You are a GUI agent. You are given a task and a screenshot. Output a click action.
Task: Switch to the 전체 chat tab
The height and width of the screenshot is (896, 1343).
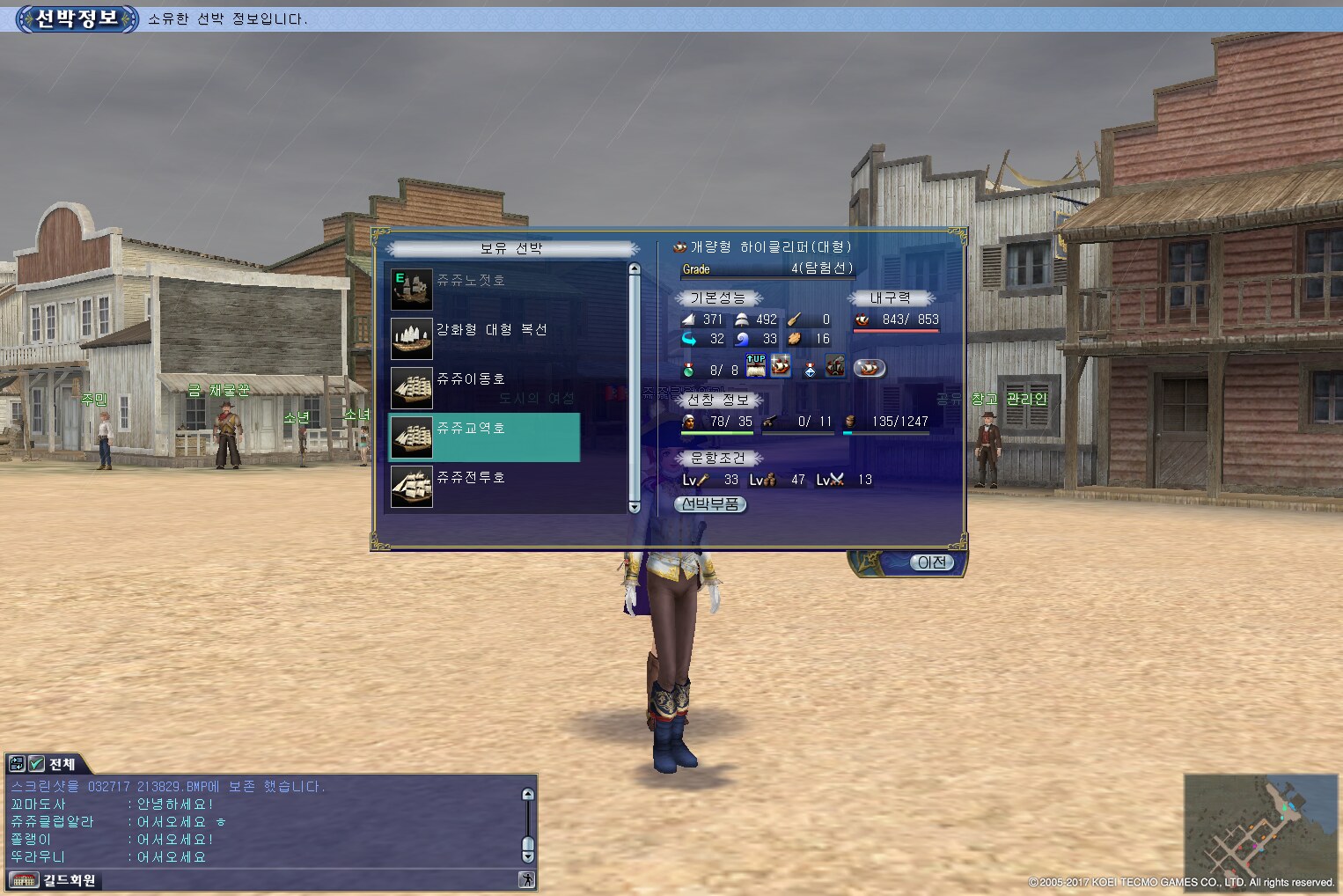point(62,764)
